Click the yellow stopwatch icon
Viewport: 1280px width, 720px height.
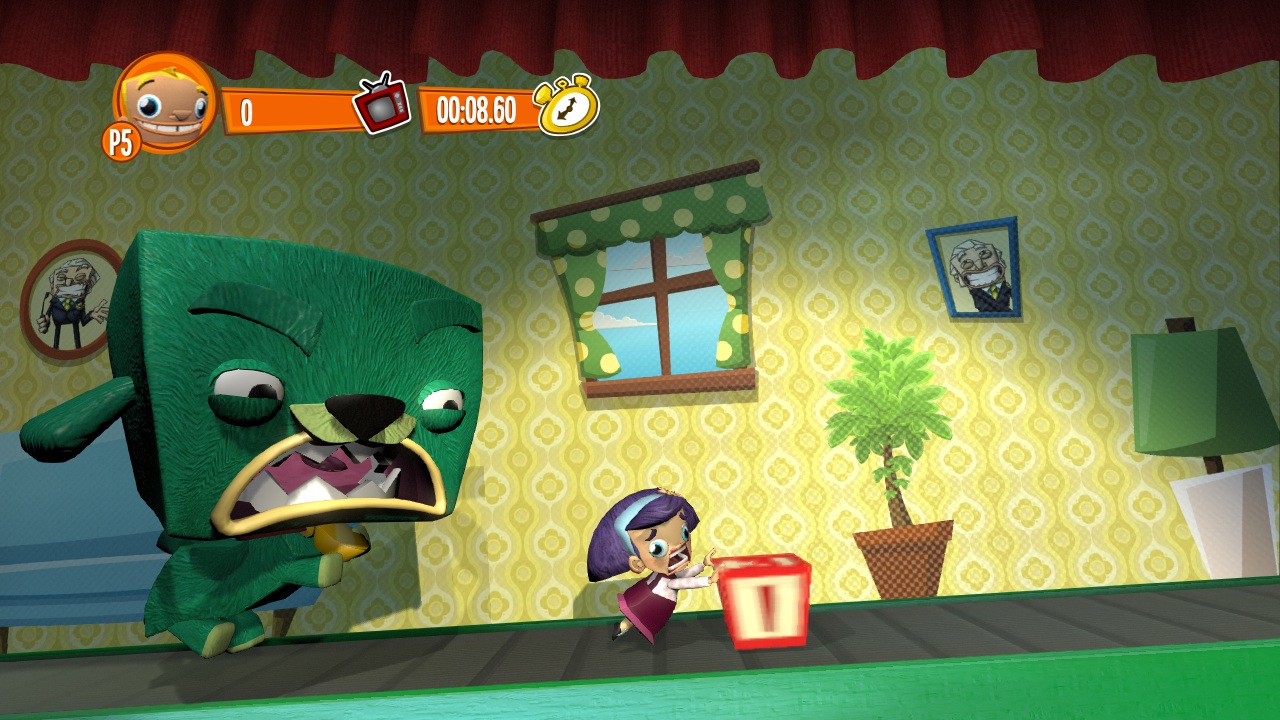[567, 105]
